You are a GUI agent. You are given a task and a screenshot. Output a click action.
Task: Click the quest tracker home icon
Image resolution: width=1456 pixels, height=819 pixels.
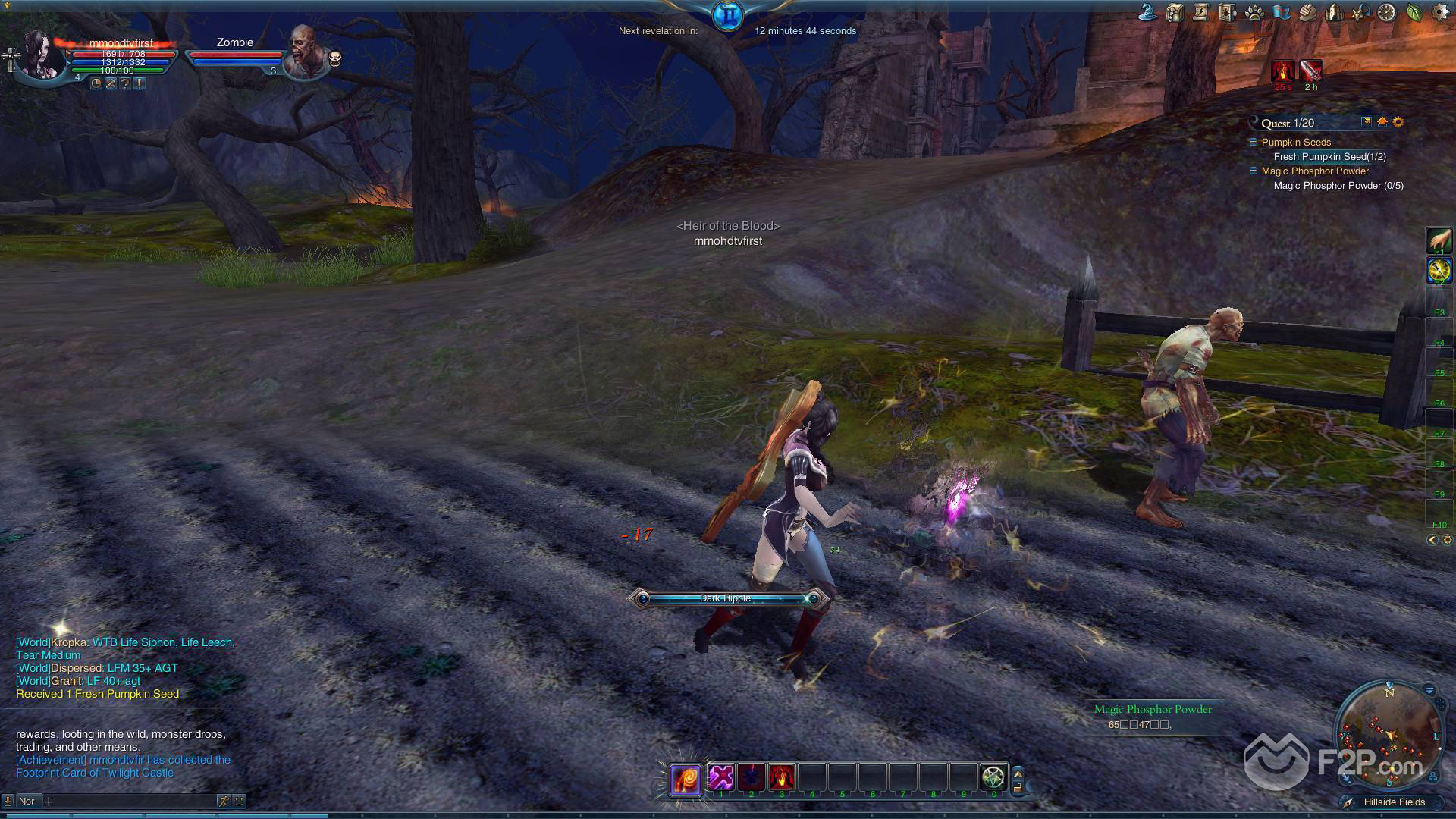click(x=1382, y=122)
